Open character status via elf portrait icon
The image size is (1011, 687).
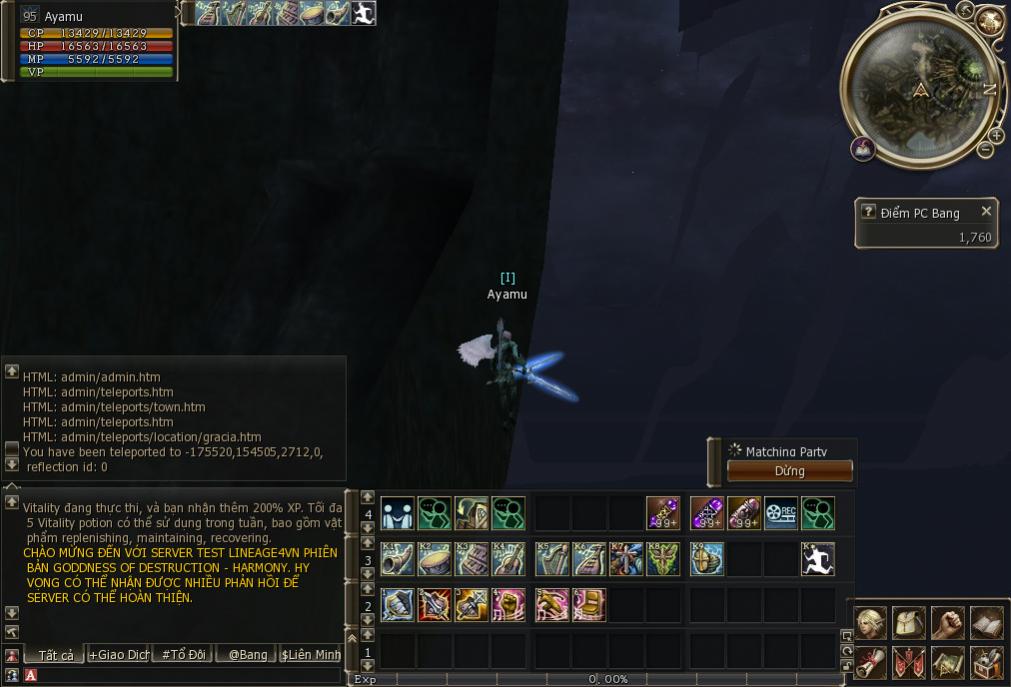click(870, 623)
